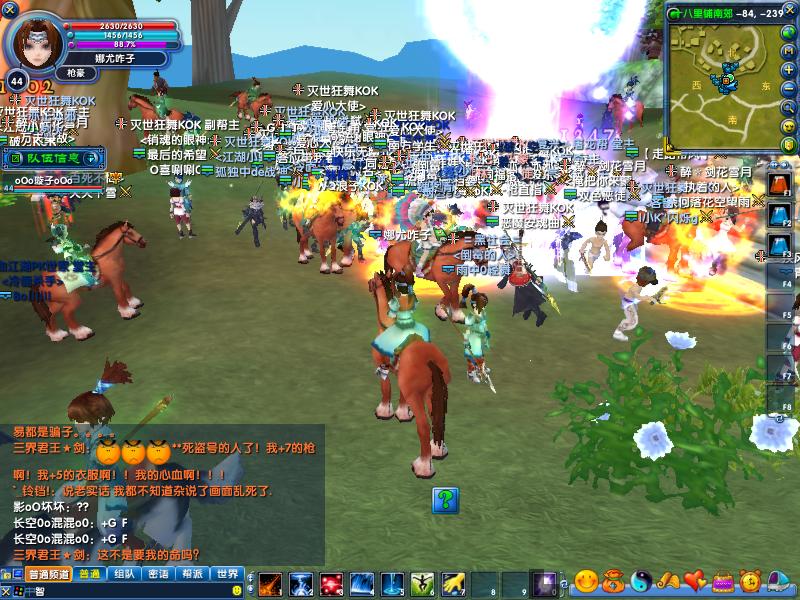Open the yin-yang symbol menu icon
This screenshot has height=600, width=800.
(641, 580)
